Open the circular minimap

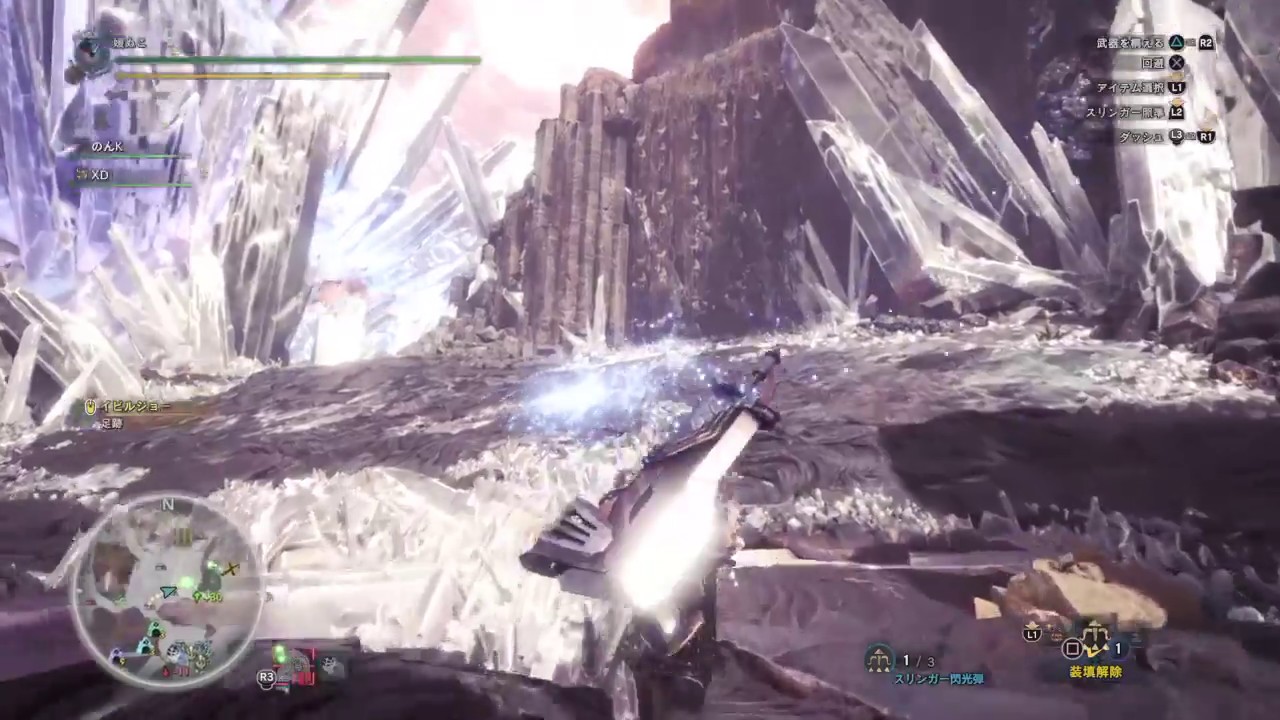pos(168,590)
